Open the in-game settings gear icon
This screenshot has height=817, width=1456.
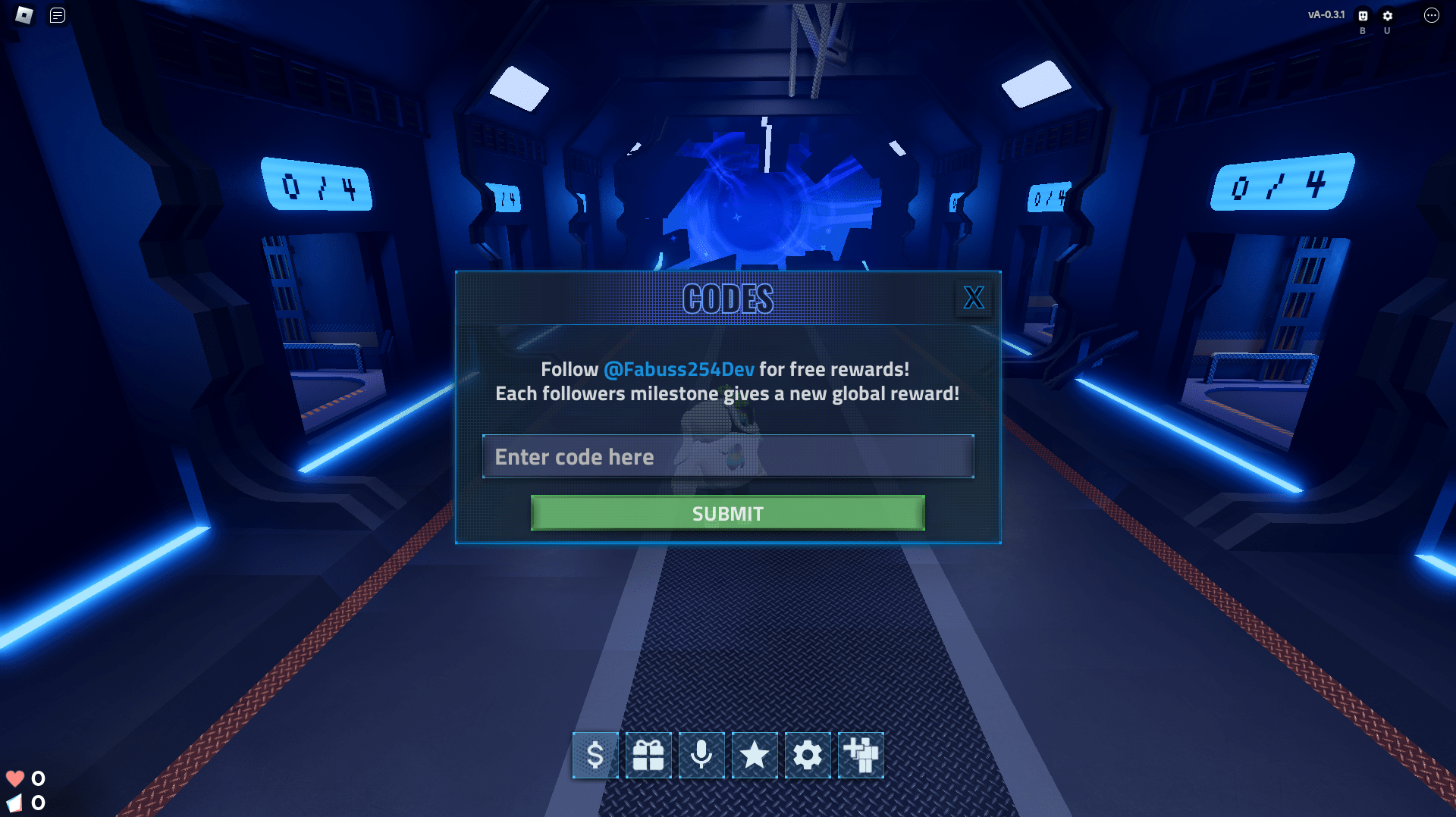807,755
